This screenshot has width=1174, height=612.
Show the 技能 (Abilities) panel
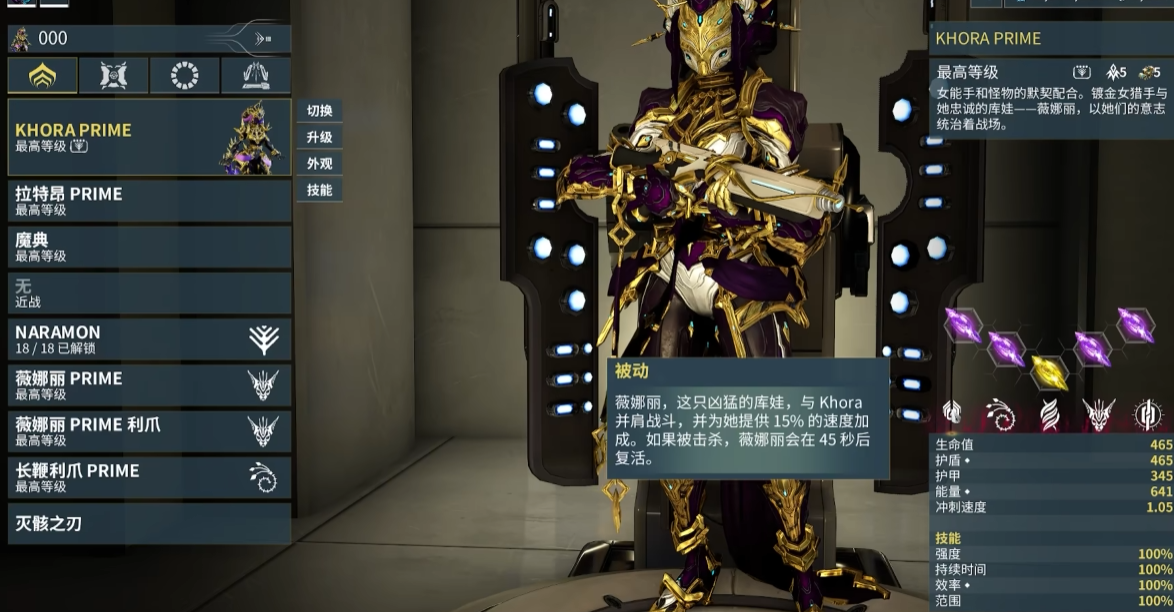319,189
